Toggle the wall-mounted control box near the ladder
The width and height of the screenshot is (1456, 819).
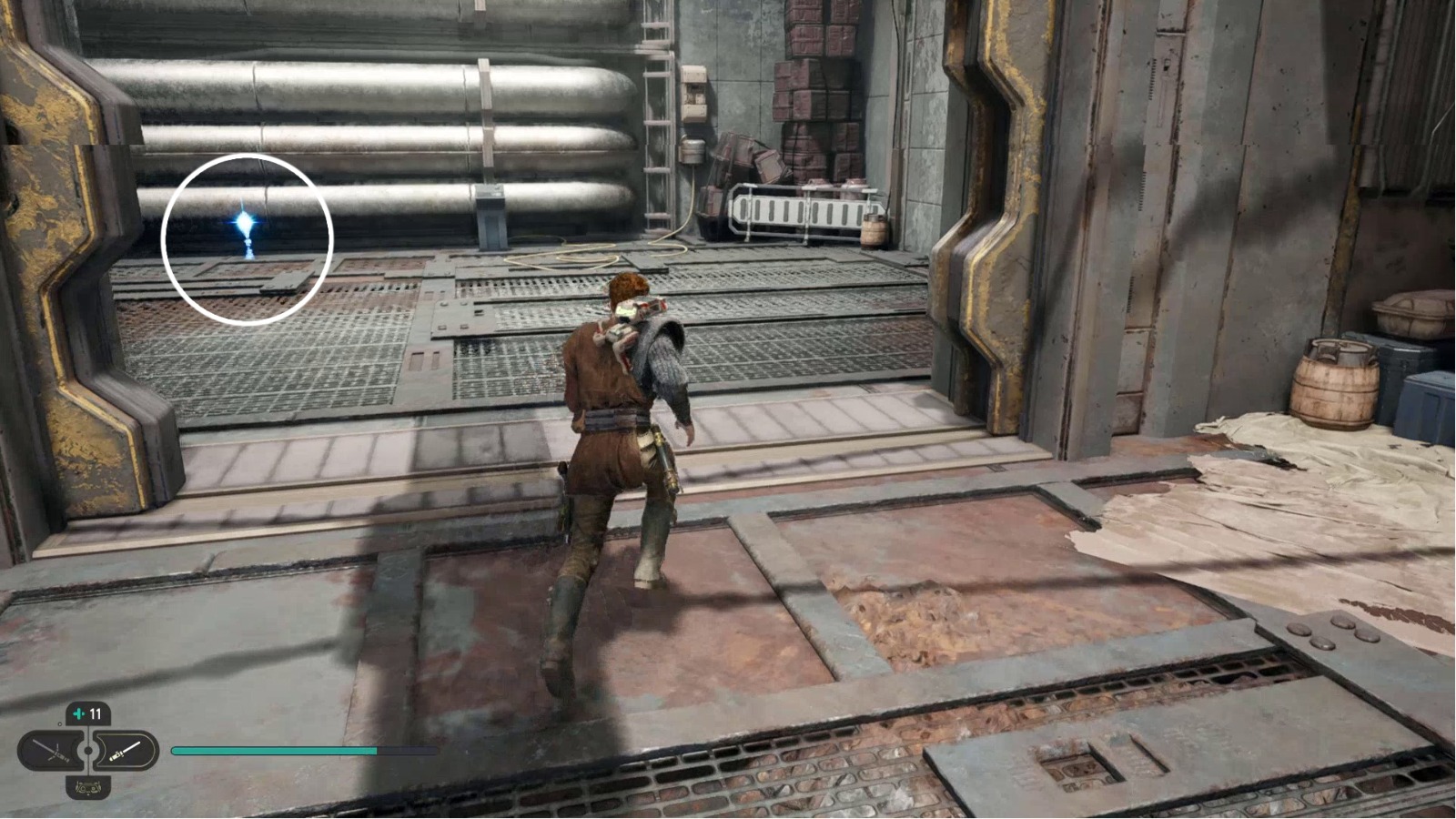tap(694, 91)
